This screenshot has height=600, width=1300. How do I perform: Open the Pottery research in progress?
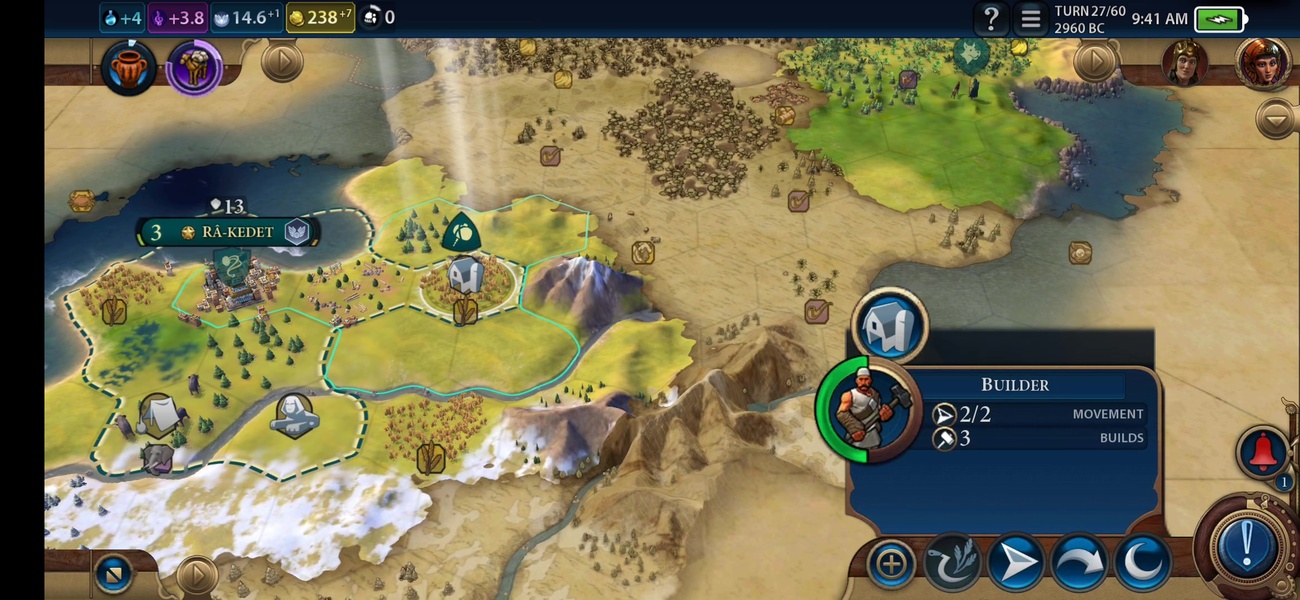click(x=129, y=68)
